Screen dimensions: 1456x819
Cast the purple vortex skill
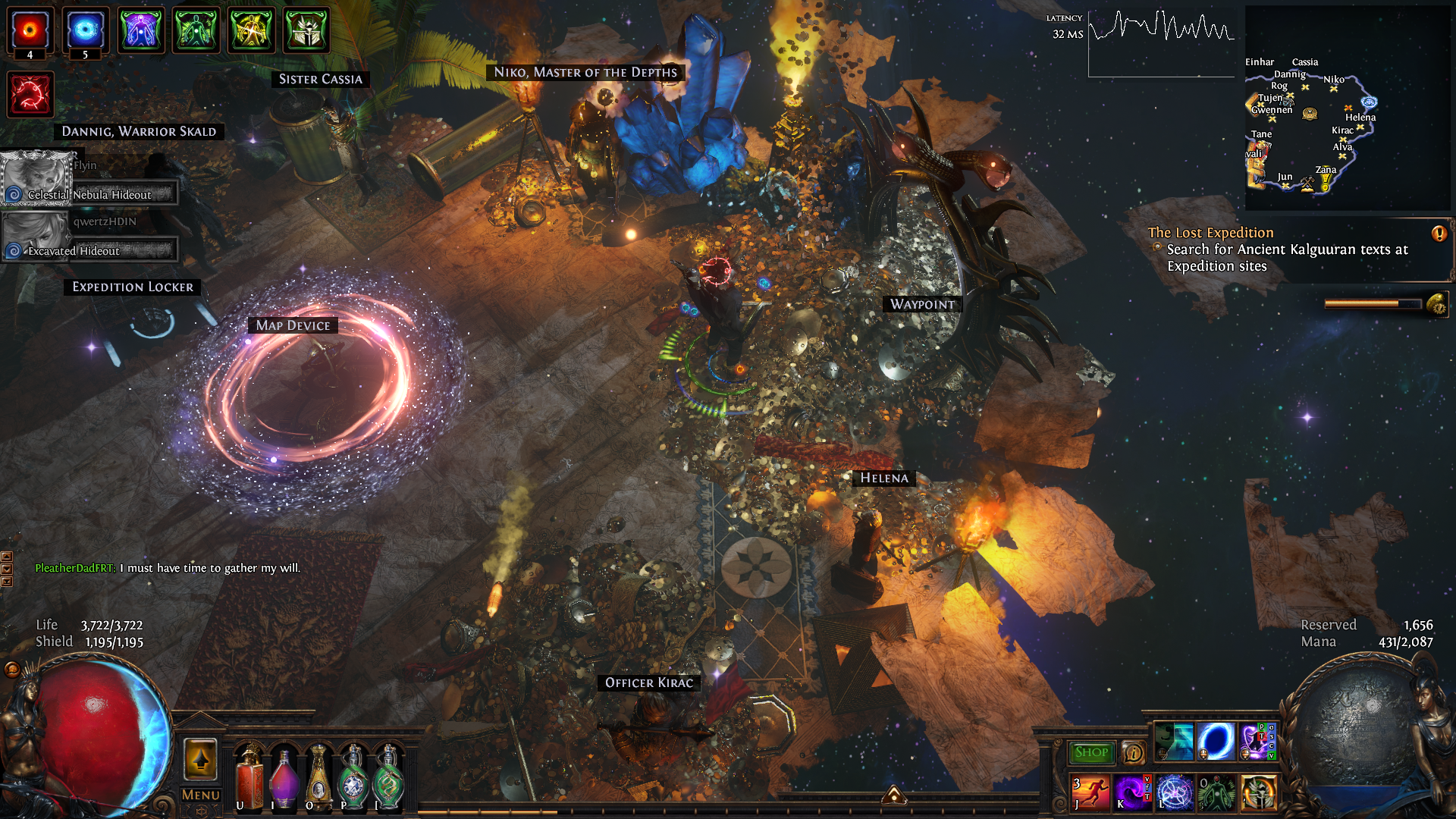(x=1132, y=792)
